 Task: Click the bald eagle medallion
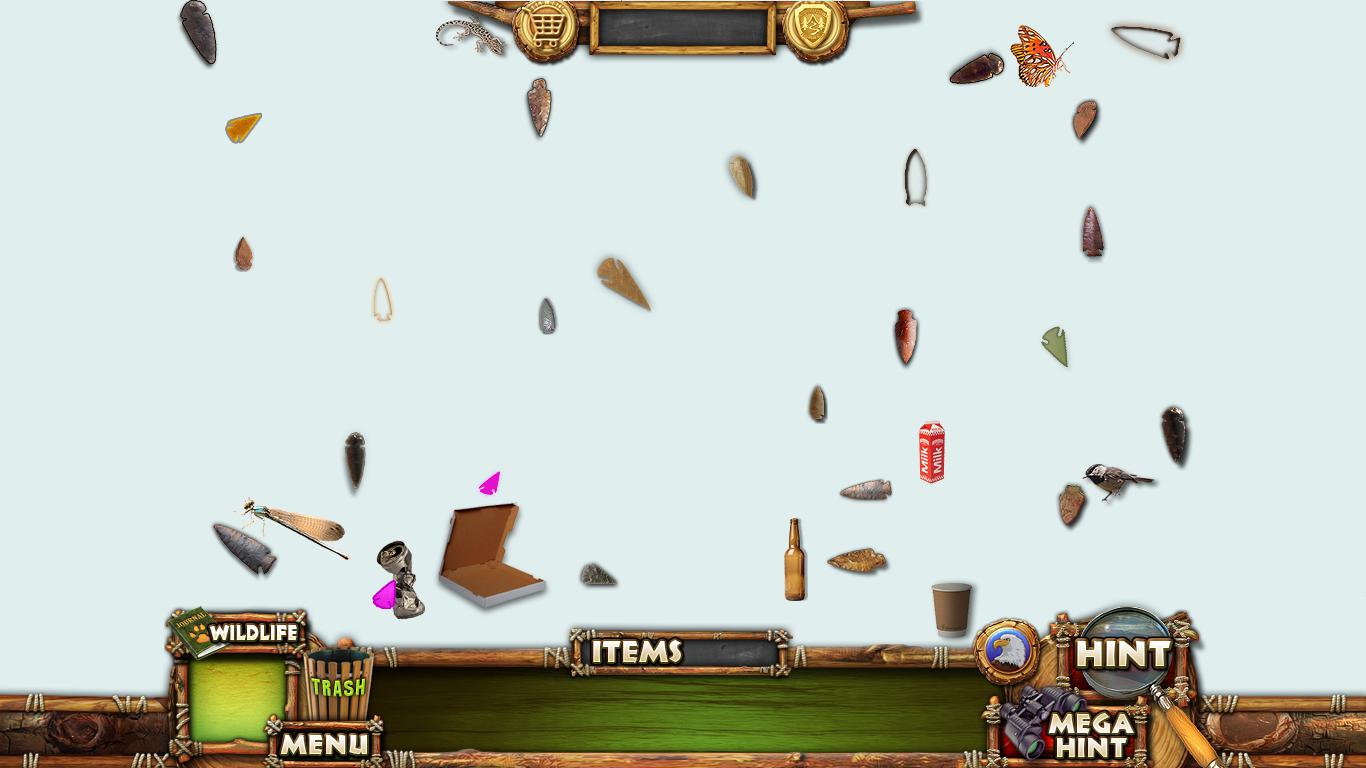(x=1007, y=652)
